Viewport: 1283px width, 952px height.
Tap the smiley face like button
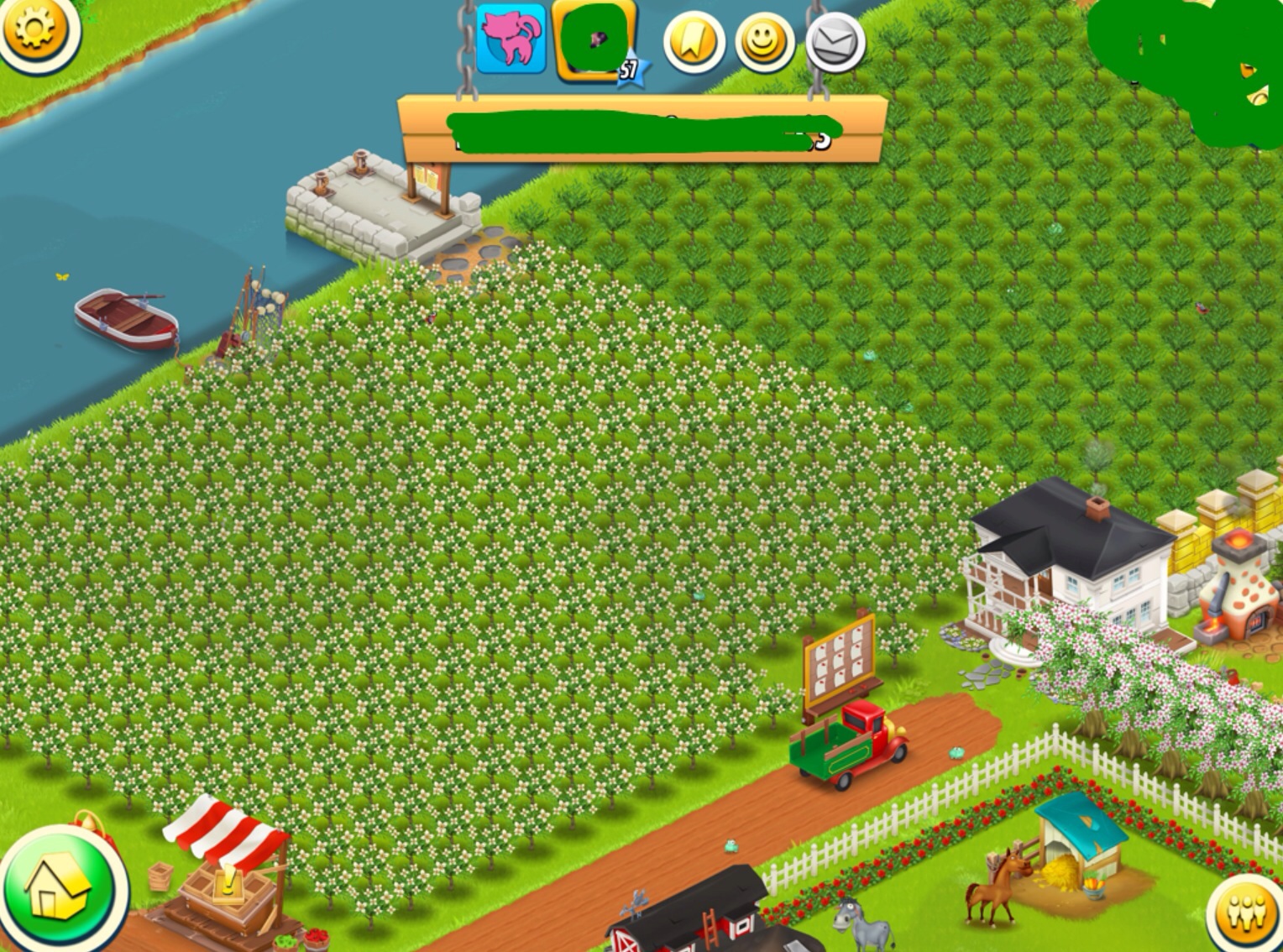click(x=764, y=43)
